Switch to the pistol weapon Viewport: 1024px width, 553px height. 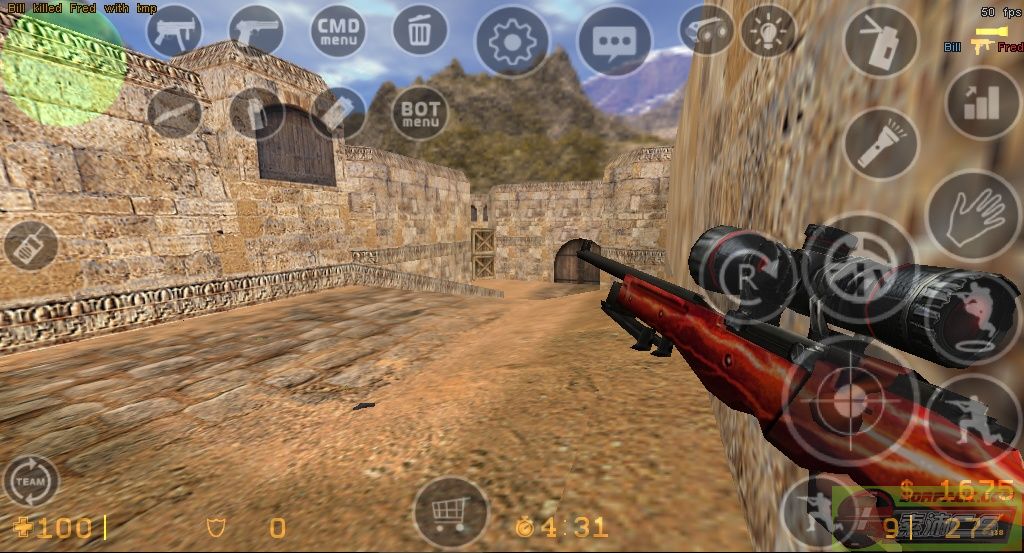(257, 30)
